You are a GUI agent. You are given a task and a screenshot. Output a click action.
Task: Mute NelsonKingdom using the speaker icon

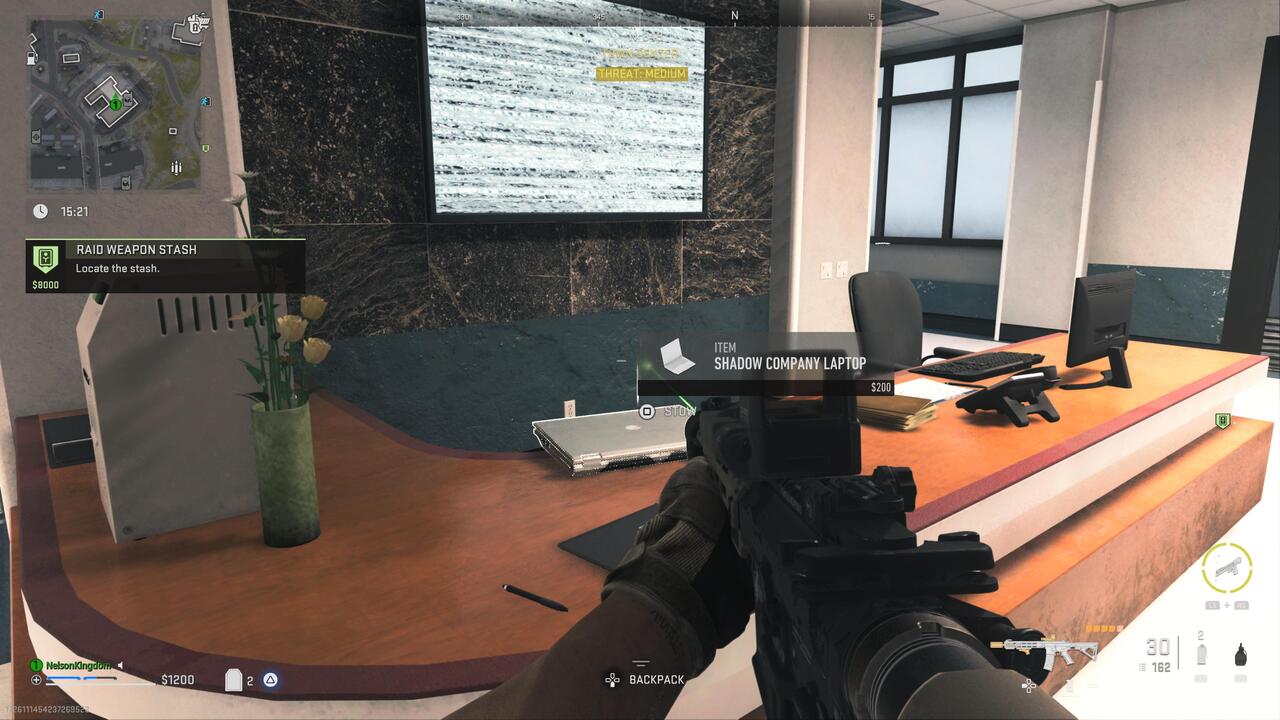point(120,665)
